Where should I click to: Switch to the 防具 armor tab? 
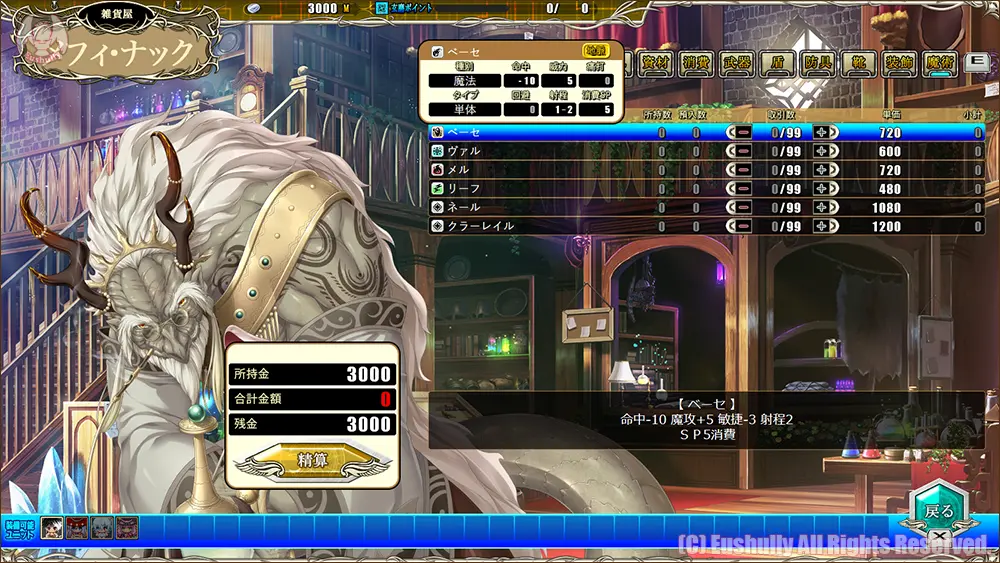818,63
